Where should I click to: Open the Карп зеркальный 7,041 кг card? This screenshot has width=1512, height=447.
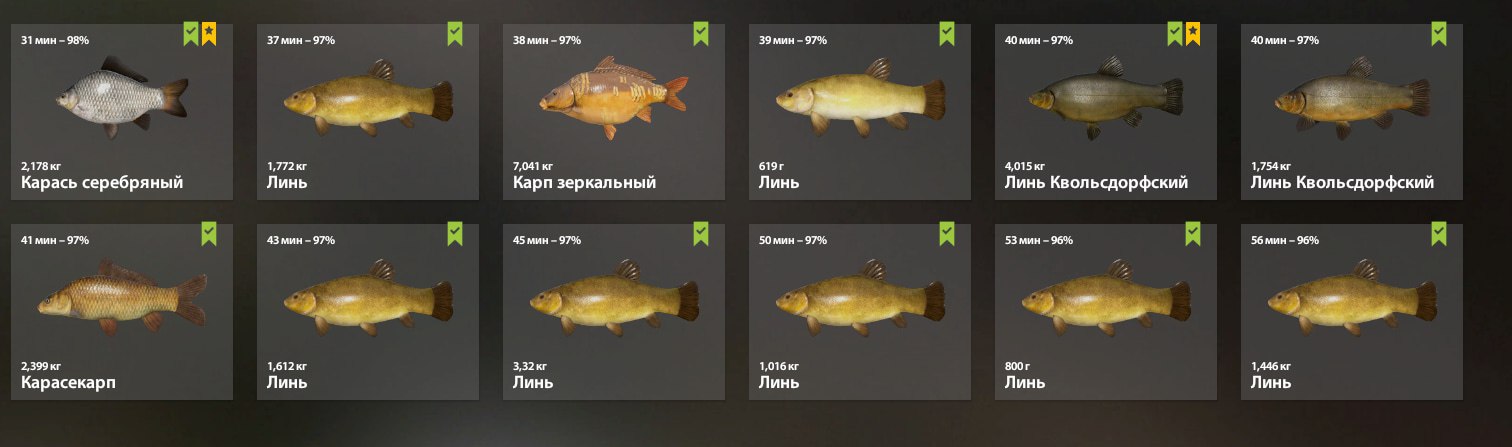point(613,112)
